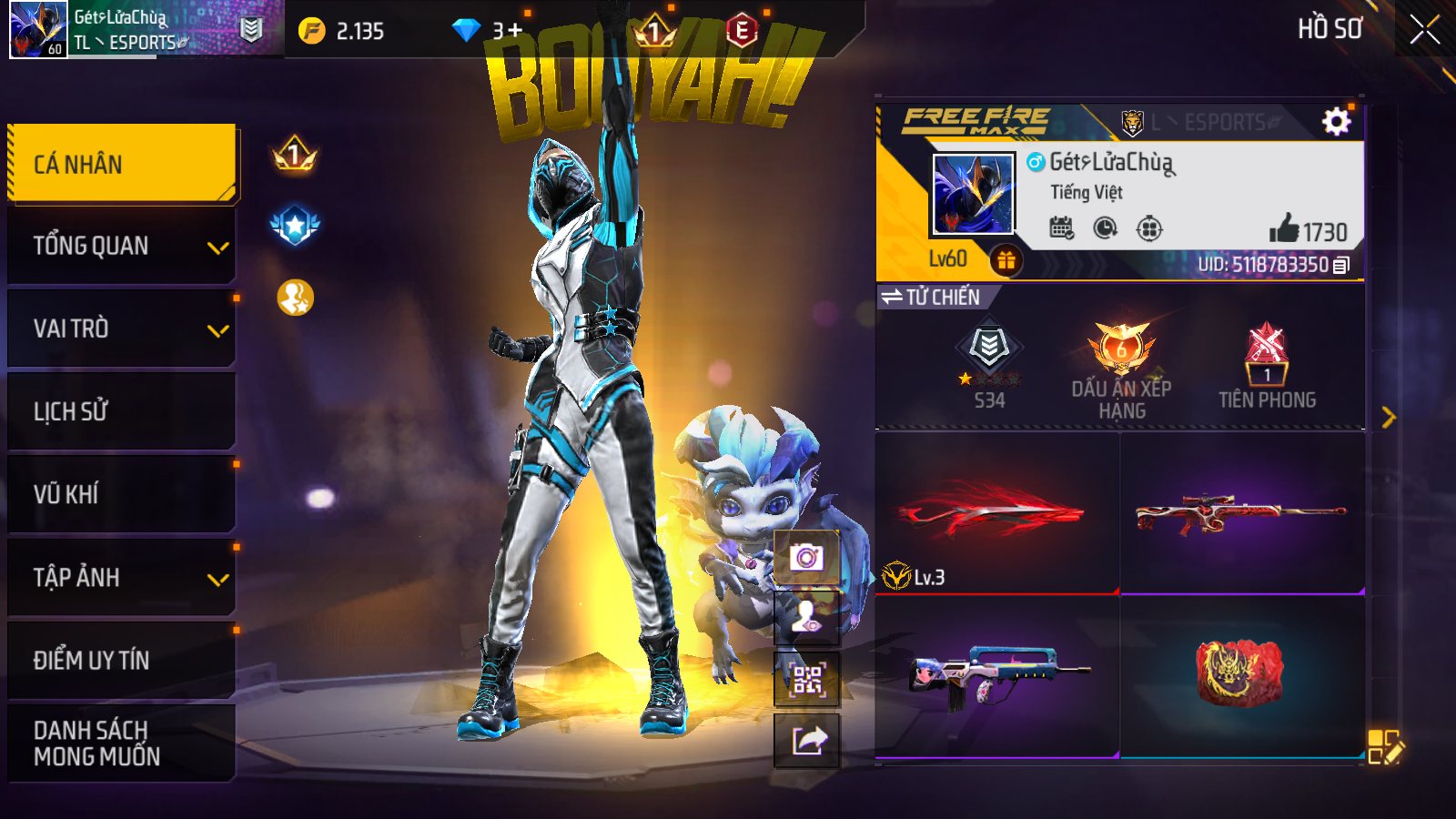Screen dimensions: 1456x819
Task: Tap the share arrow button
Action: (x=806, y=741)
